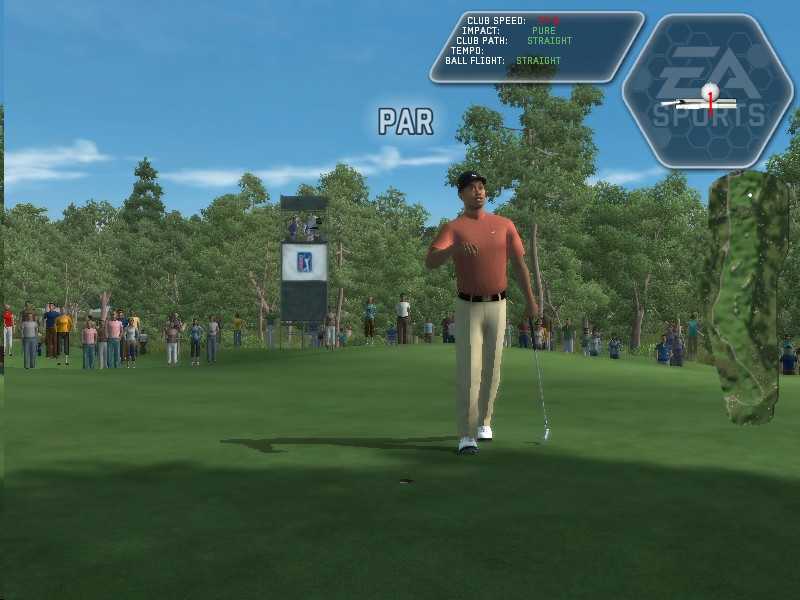Select the EA Sports ball lie indicator
This screenshot has height=600, width=800.
(708, 92)
